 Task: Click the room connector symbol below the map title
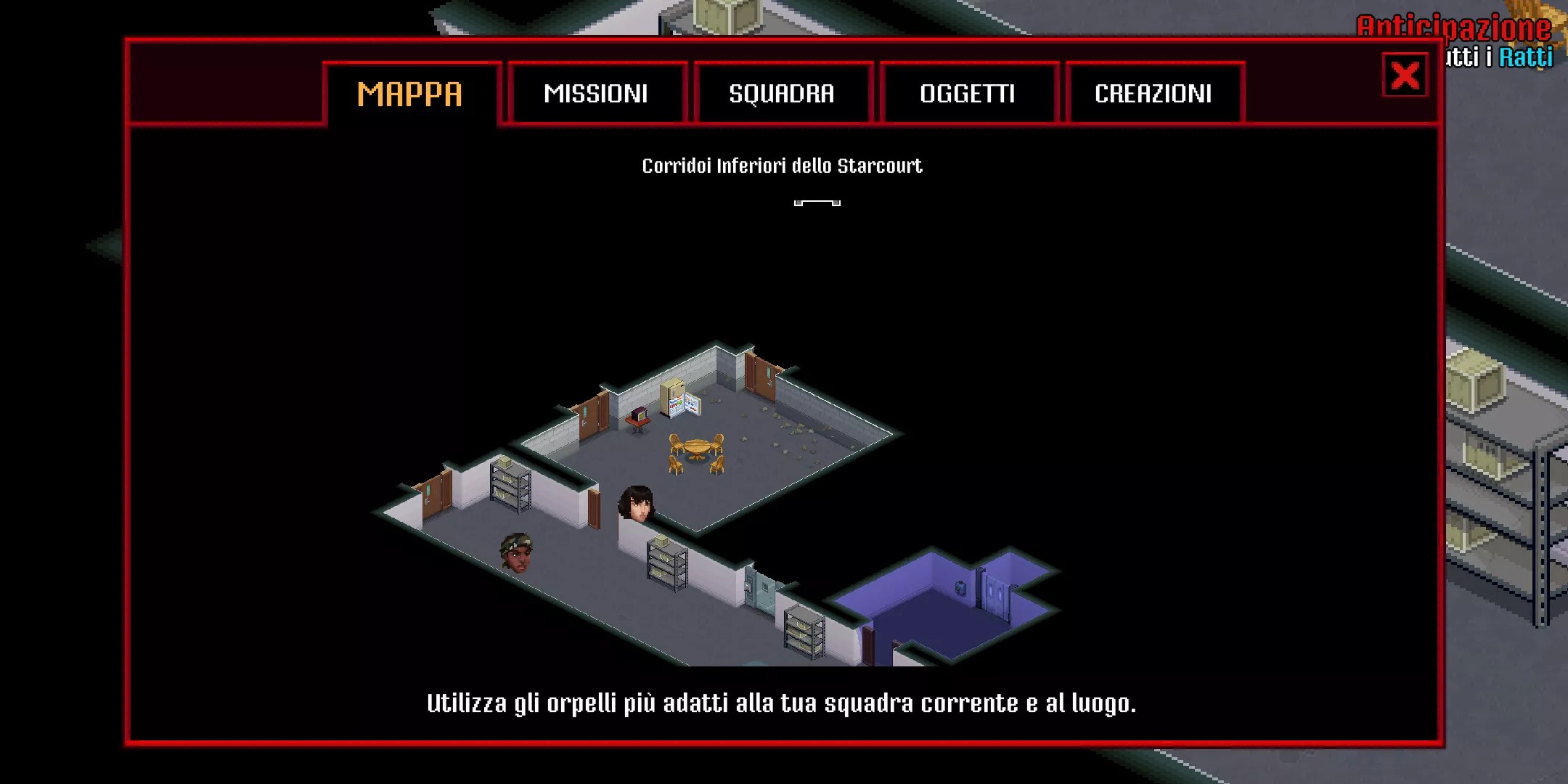817,203
